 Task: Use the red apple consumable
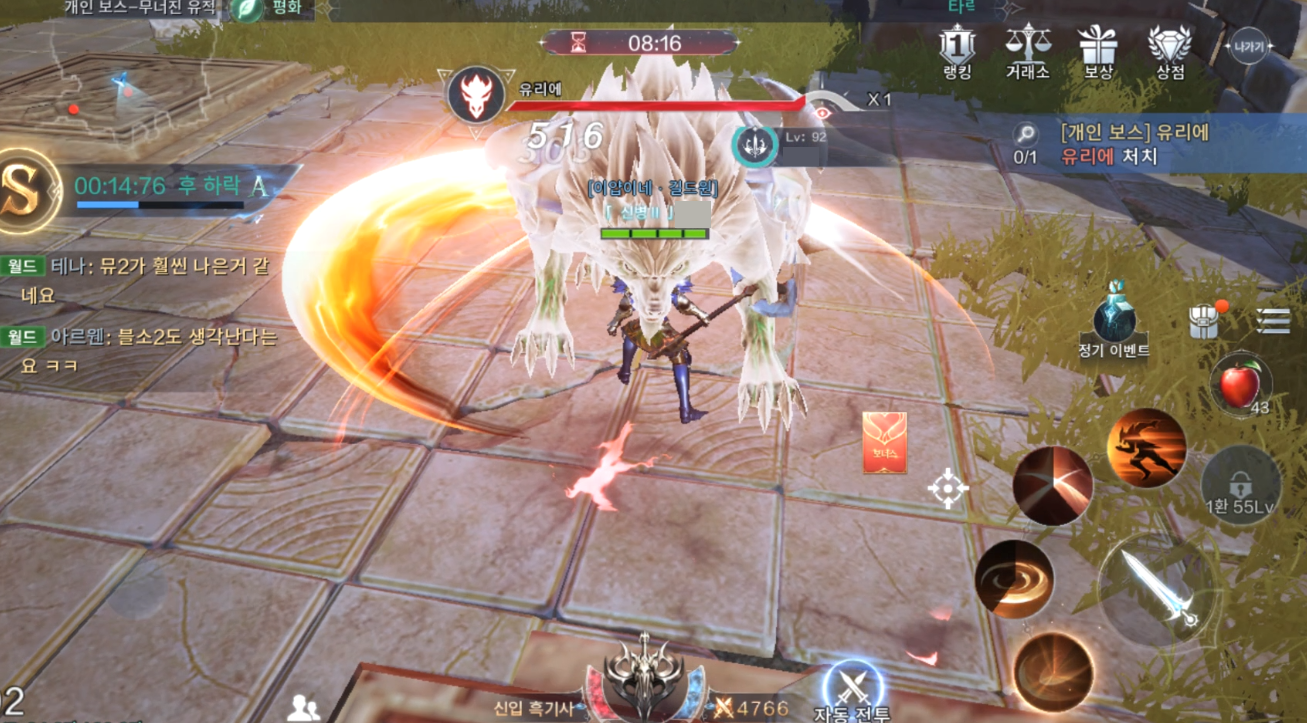pos(1240,385)
